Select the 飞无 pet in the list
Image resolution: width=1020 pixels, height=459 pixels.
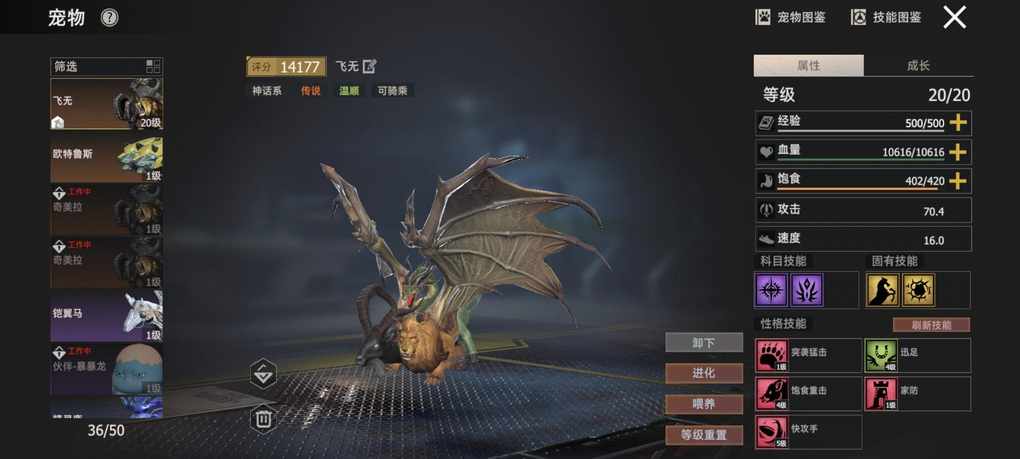pyautogui.click(x=106, y=104)
